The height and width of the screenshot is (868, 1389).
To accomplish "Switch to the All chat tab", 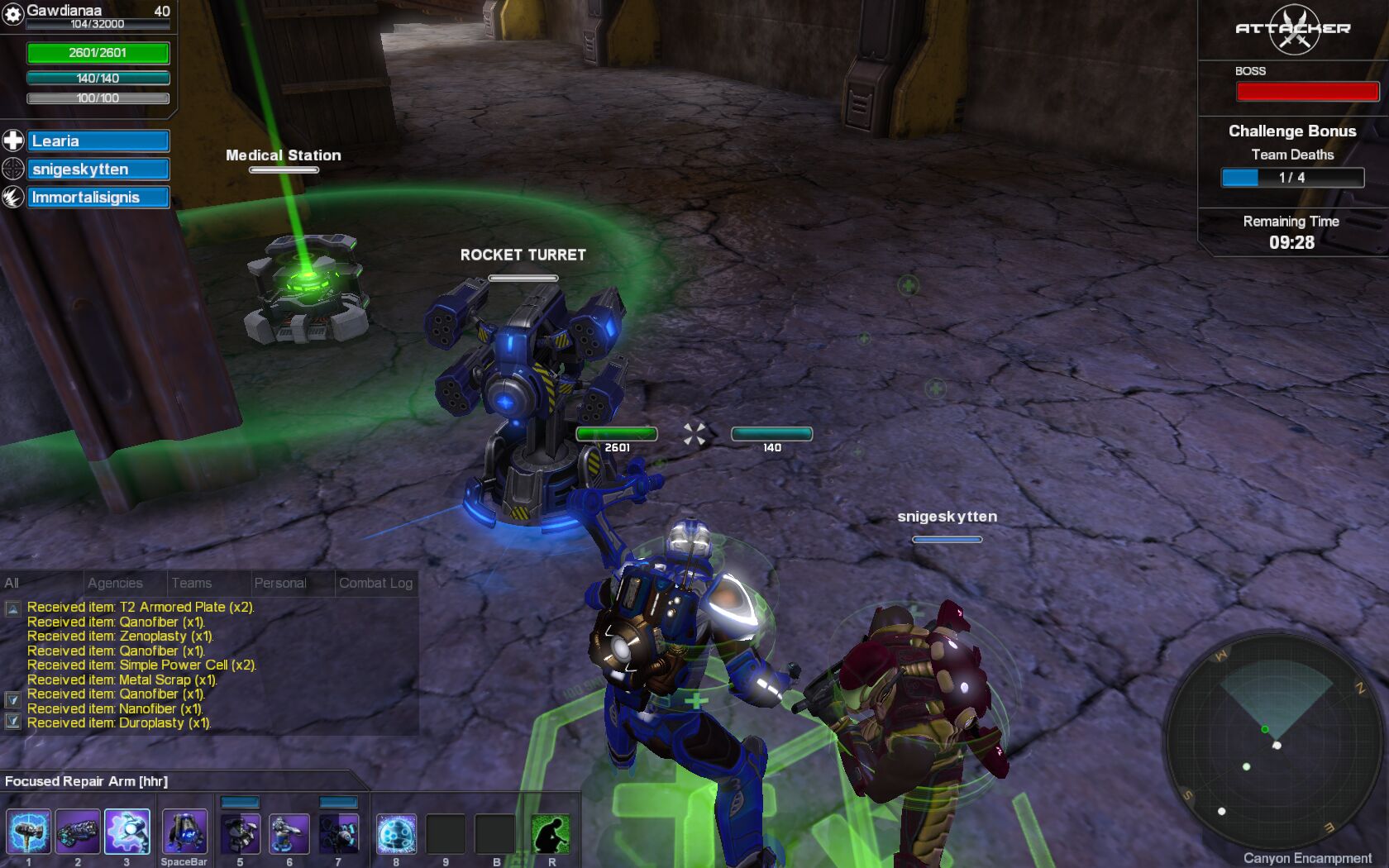I will [12, 583].
